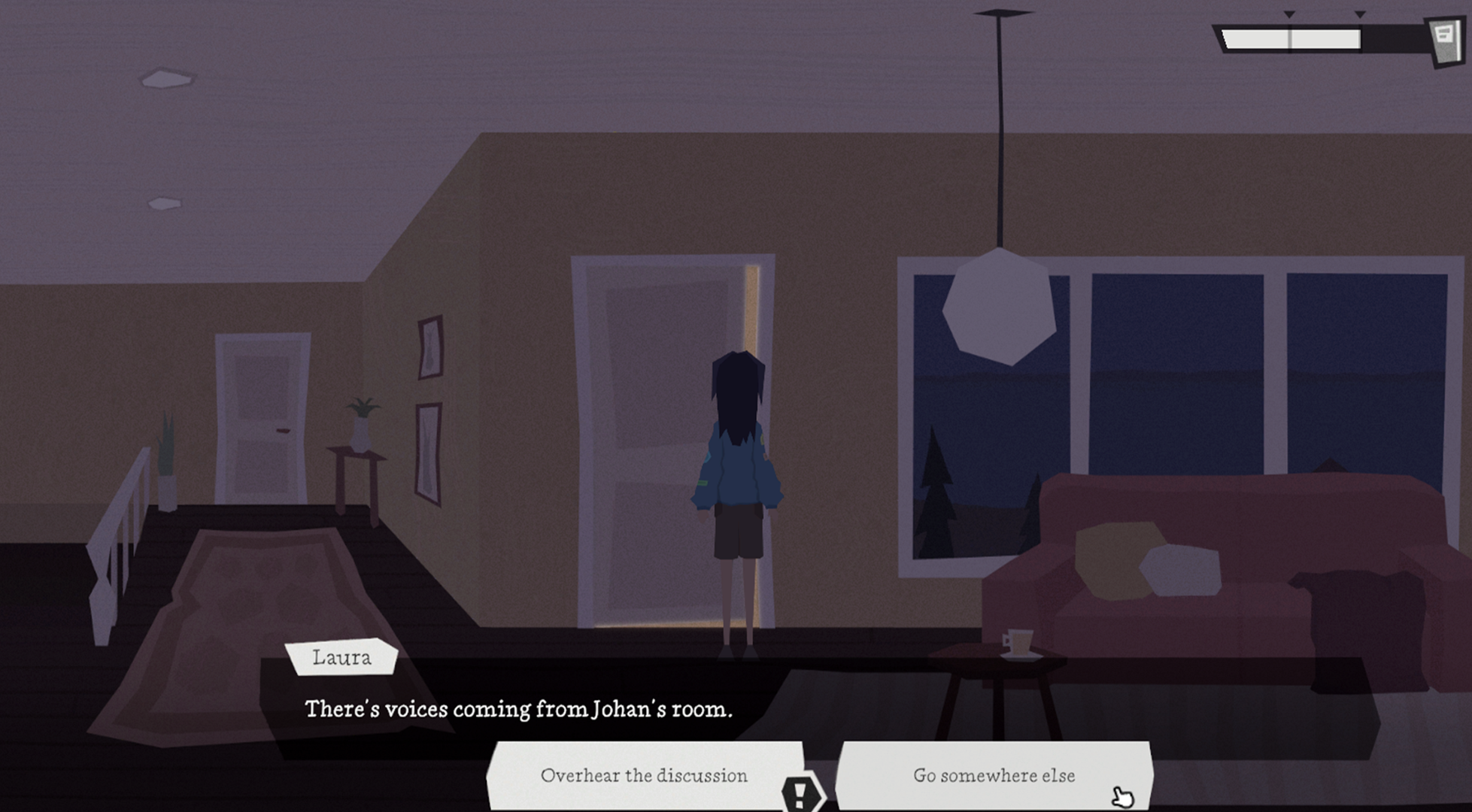Select the left triangle marker above the time bar
1472x812 pixels.
[1289, 14]
